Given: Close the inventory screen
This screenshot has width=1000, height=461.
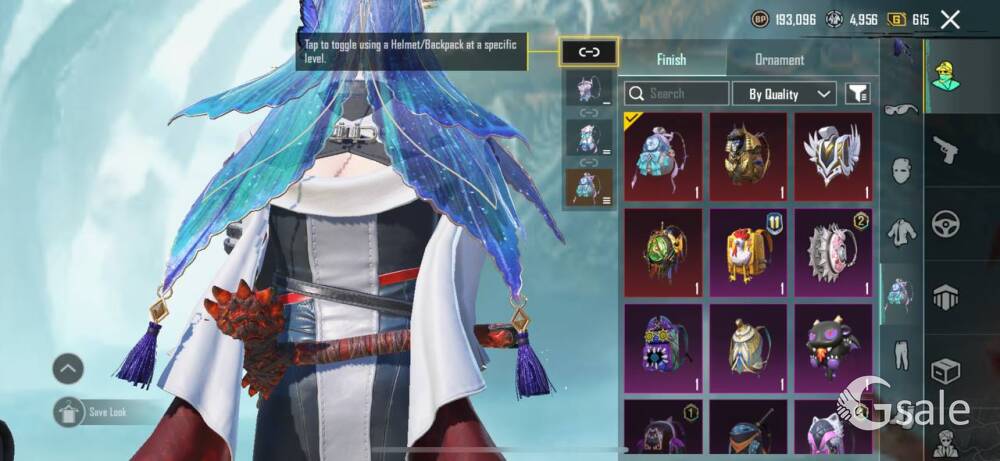Looking at the screenshot, I should (950, 19).
